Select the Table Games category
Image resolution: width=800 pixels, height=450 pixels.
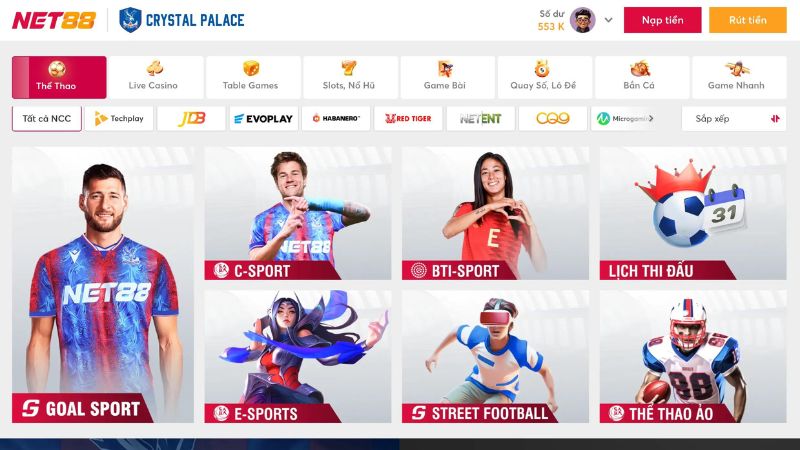tap(250, 77)
